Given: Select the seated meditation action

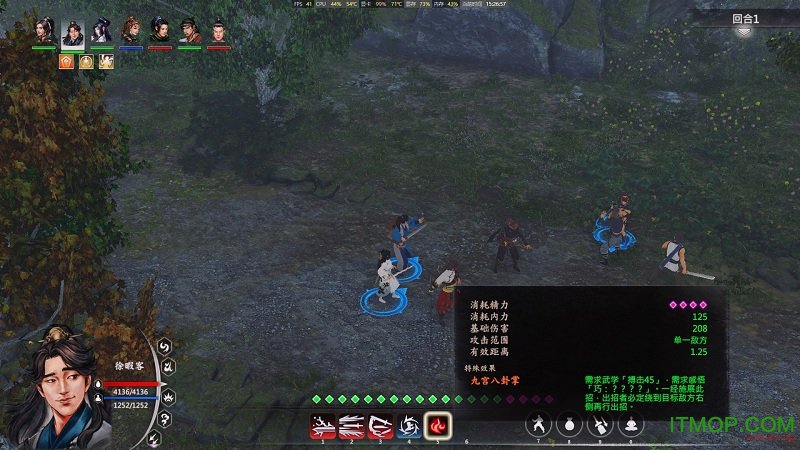Looking at the screenshot, I should point(631,425).
